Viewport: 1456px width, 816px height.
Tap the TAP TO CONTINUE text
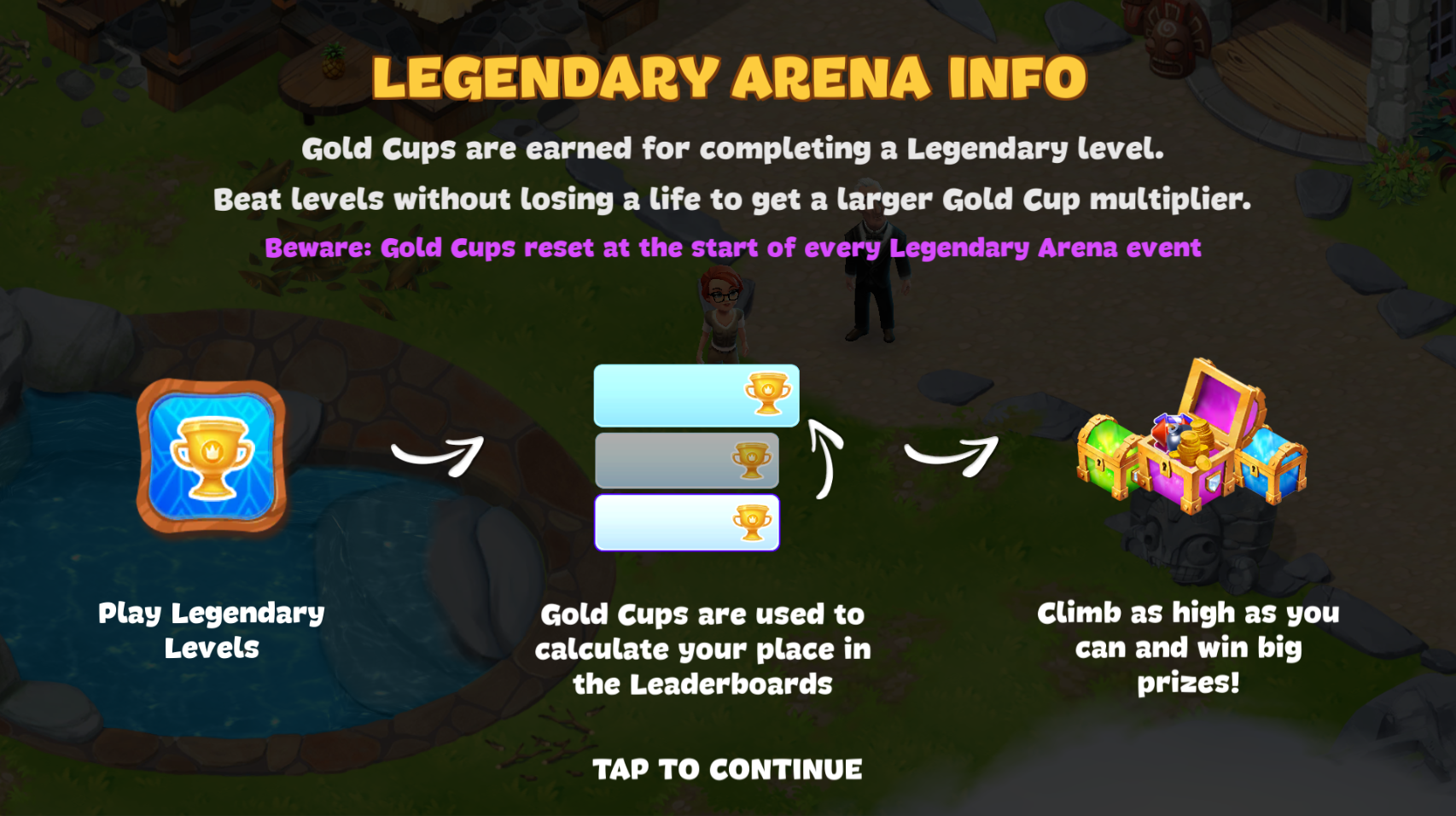[728, 767]
